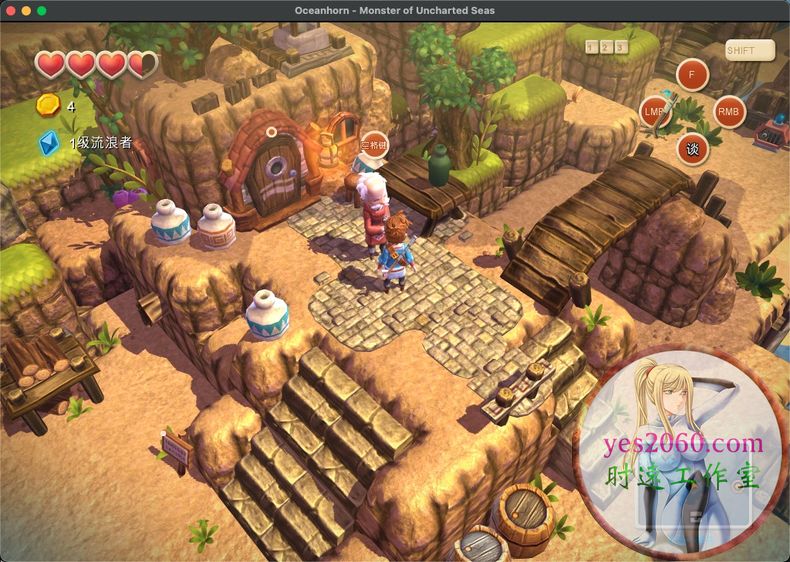
Task: Close the Oceanhorn game window
Action: click(x=10, y=10)
